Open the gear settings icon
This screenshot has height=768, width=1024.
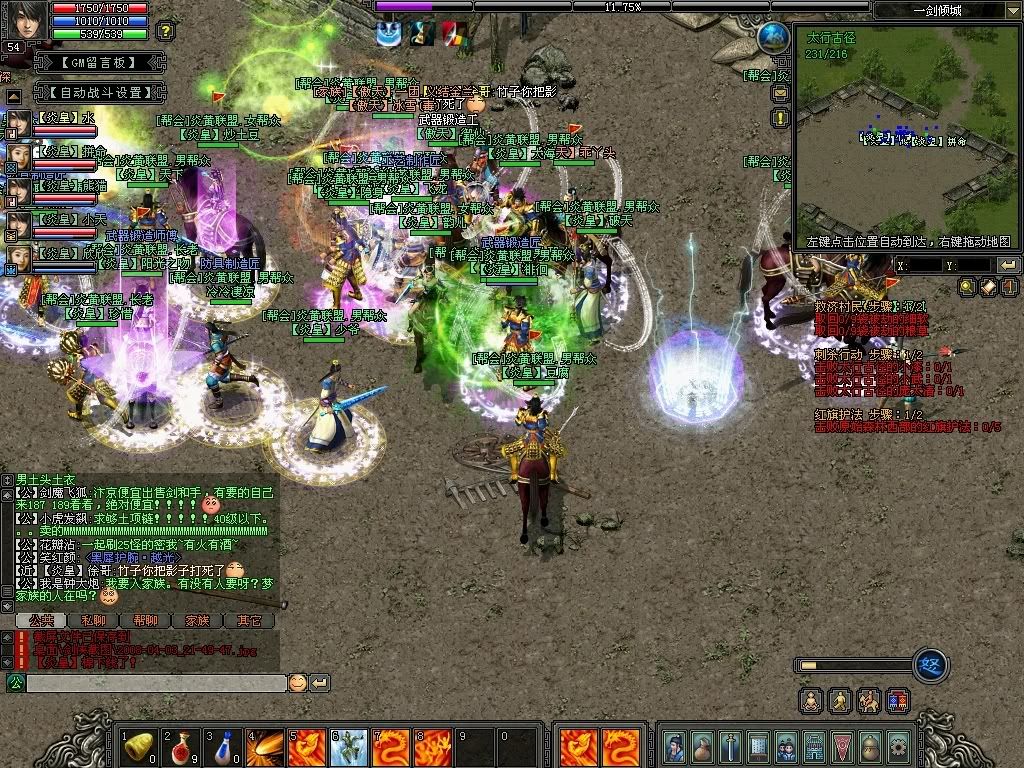898,745
